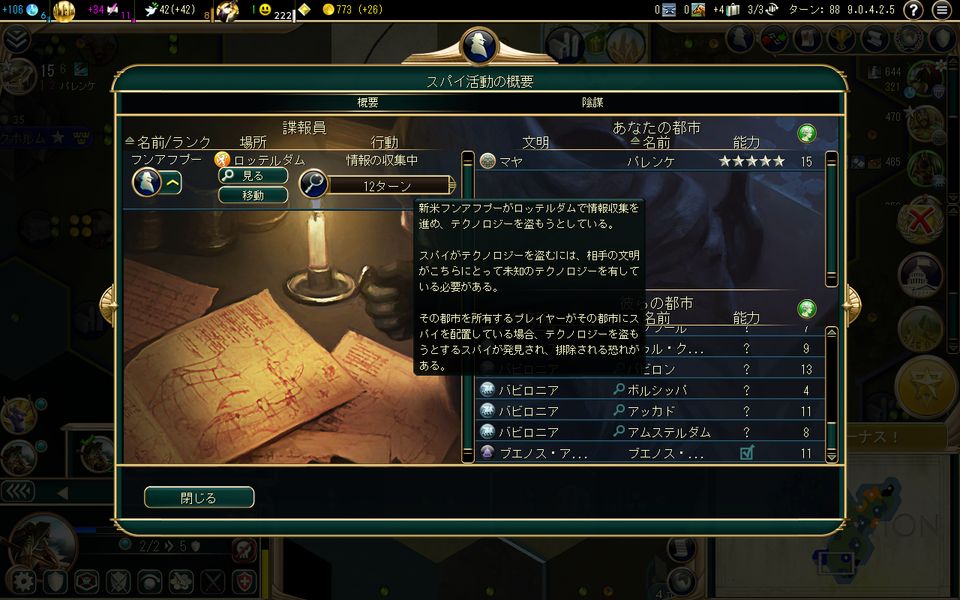Image resolution: width=960 pixels, height=600 pixels.
Task: Select the バビロニア アッカド city row
Action: tap(650, 411)
